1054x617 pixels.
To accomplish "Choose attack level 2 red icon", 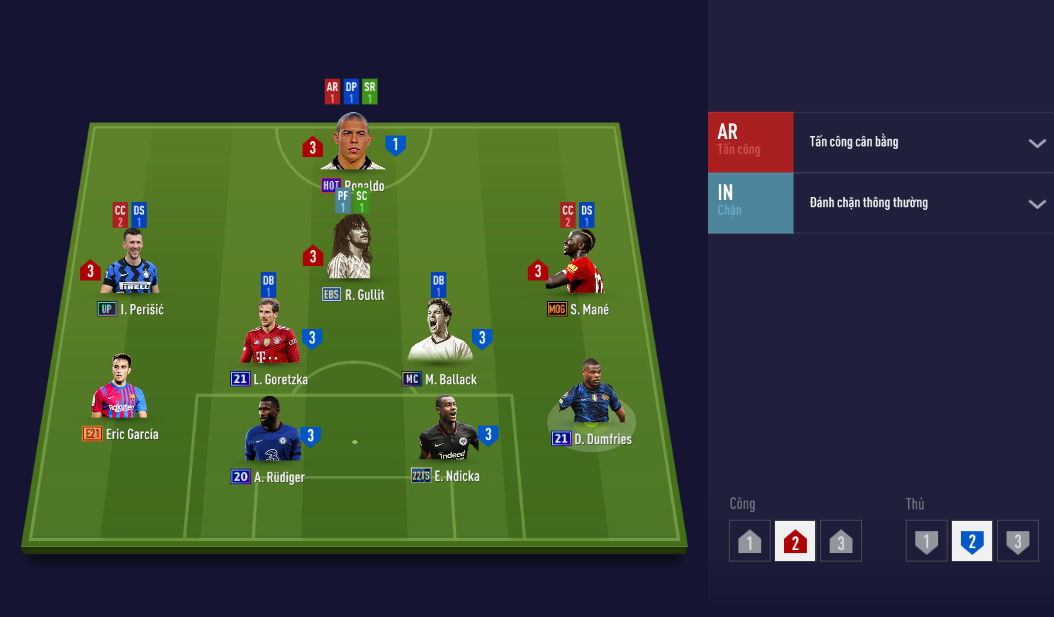I will tap(795, 542).
